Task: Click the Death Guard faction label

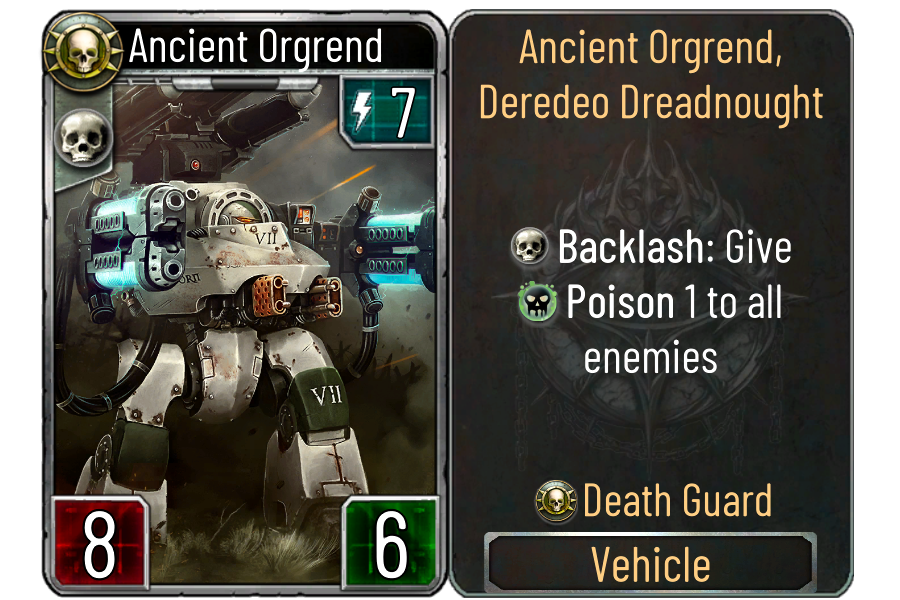Action: pyautogui.click(x=677, y=501)
